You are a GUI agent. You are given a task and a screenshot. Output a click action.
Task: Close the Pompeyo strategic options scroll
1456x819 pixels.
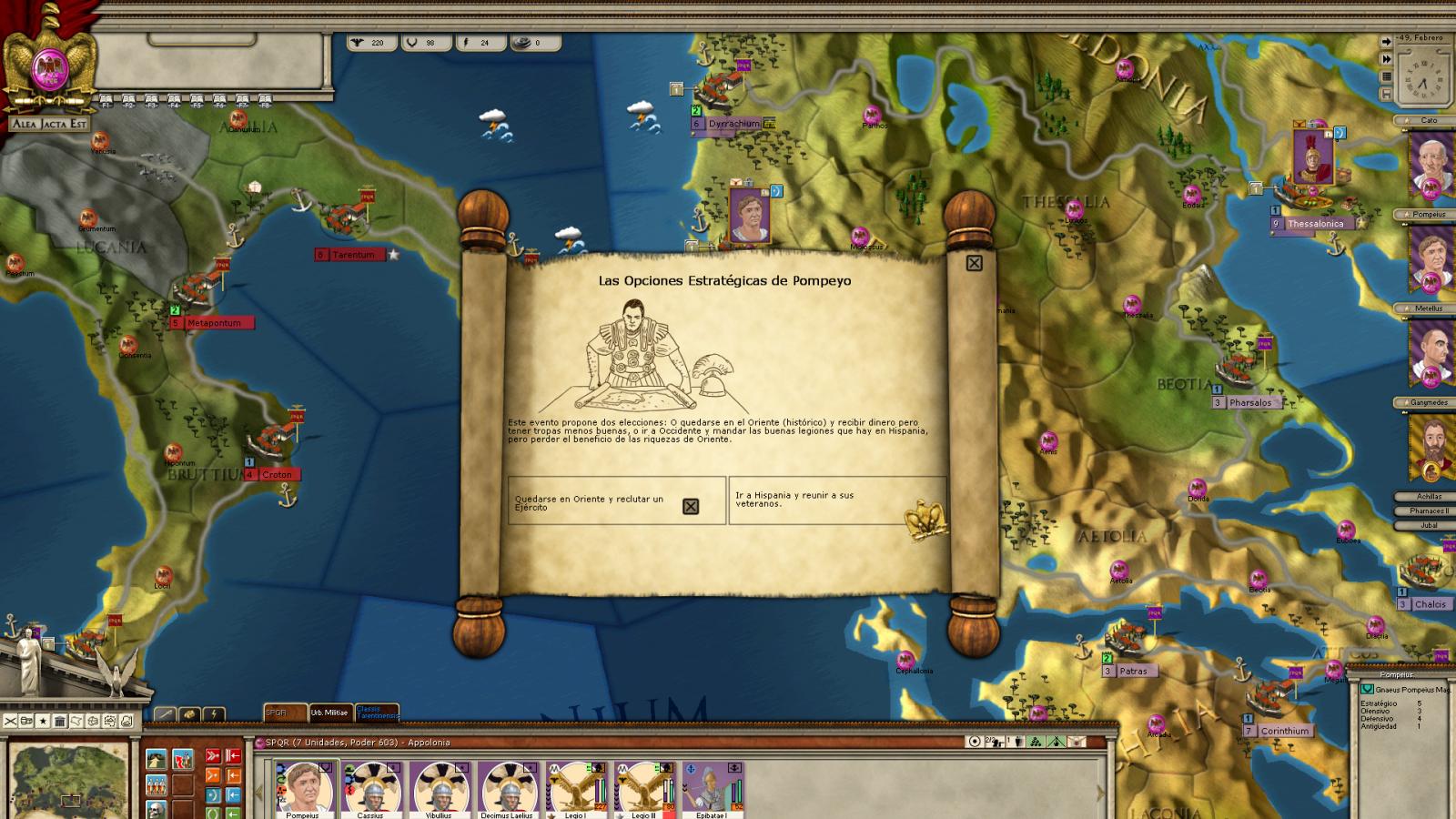(x=974, y=263)
